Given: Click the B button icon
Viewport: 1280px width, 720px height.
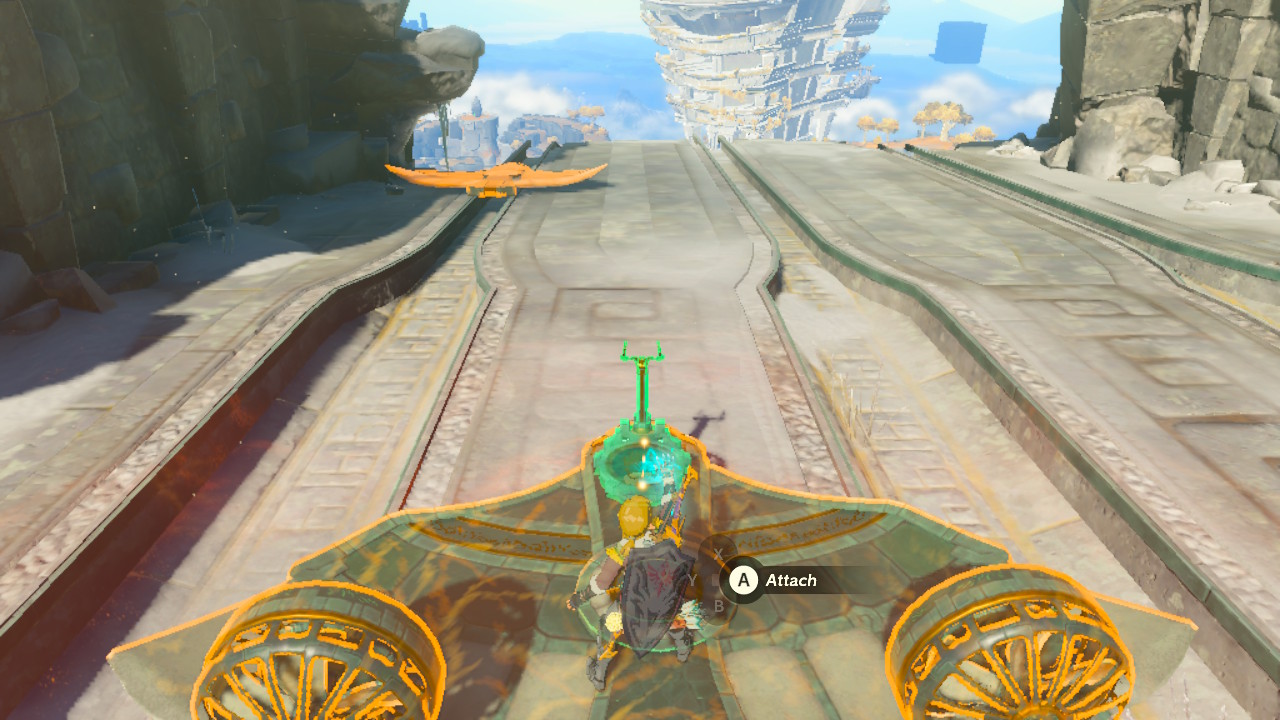Looking at the screenshot, I should [x=720, y=606].
